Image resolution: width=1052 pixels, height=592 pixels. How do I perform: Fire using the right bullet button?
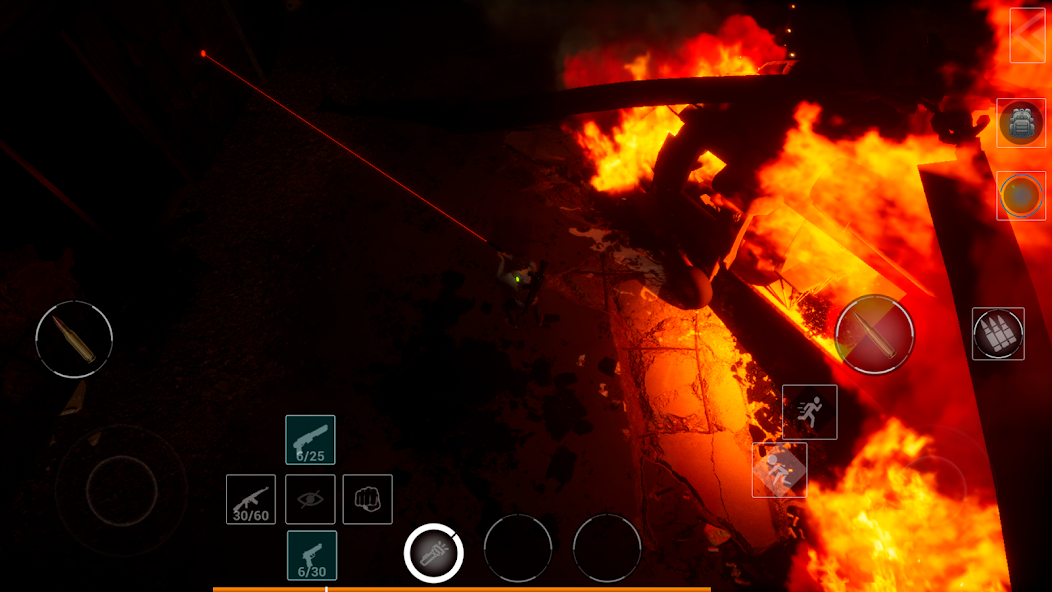pyautogui.click(x=874, y=334)
